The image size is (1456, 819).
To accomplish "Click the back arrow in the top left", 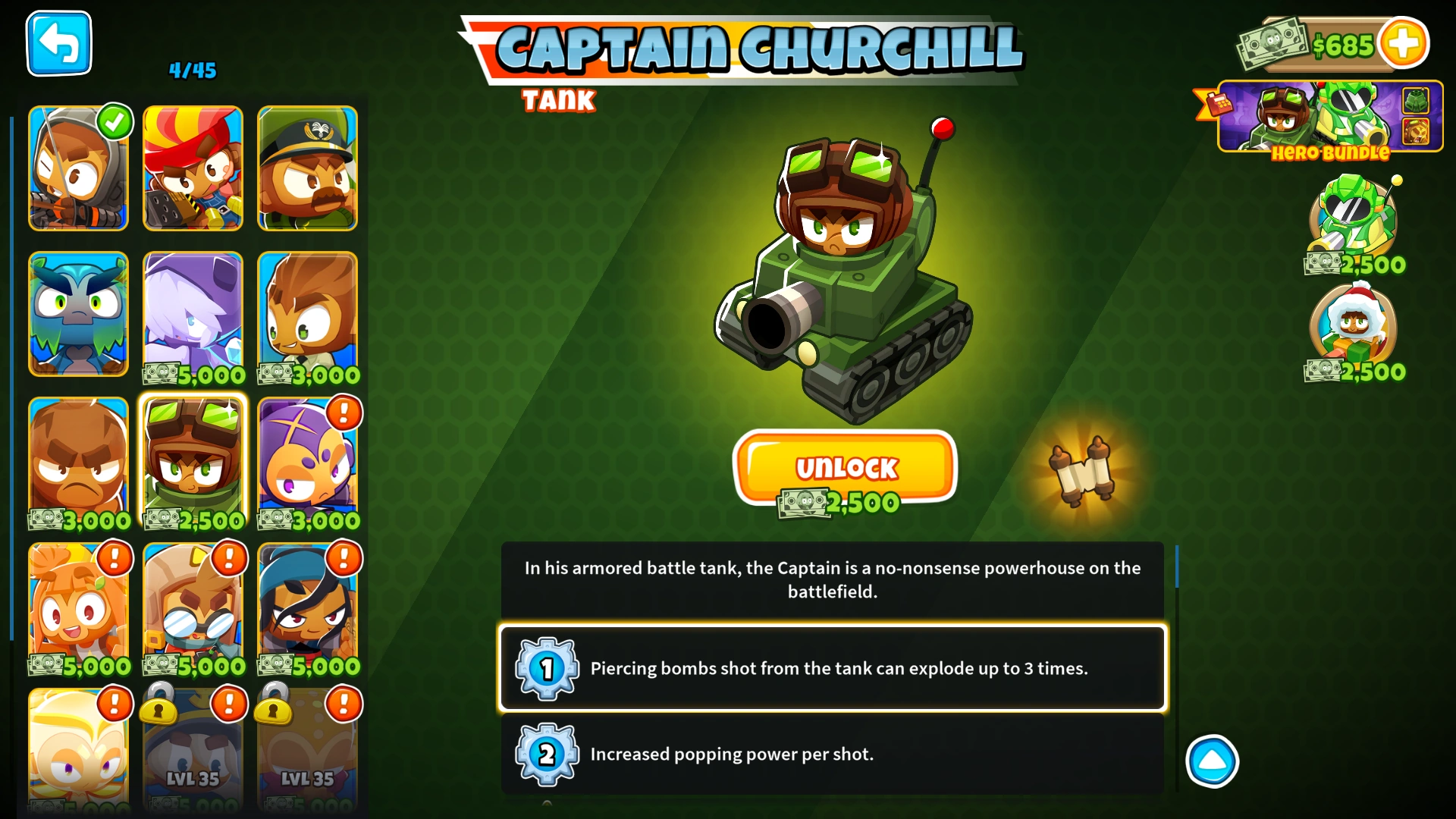I will pyautogui.click(x=58, y=43).
